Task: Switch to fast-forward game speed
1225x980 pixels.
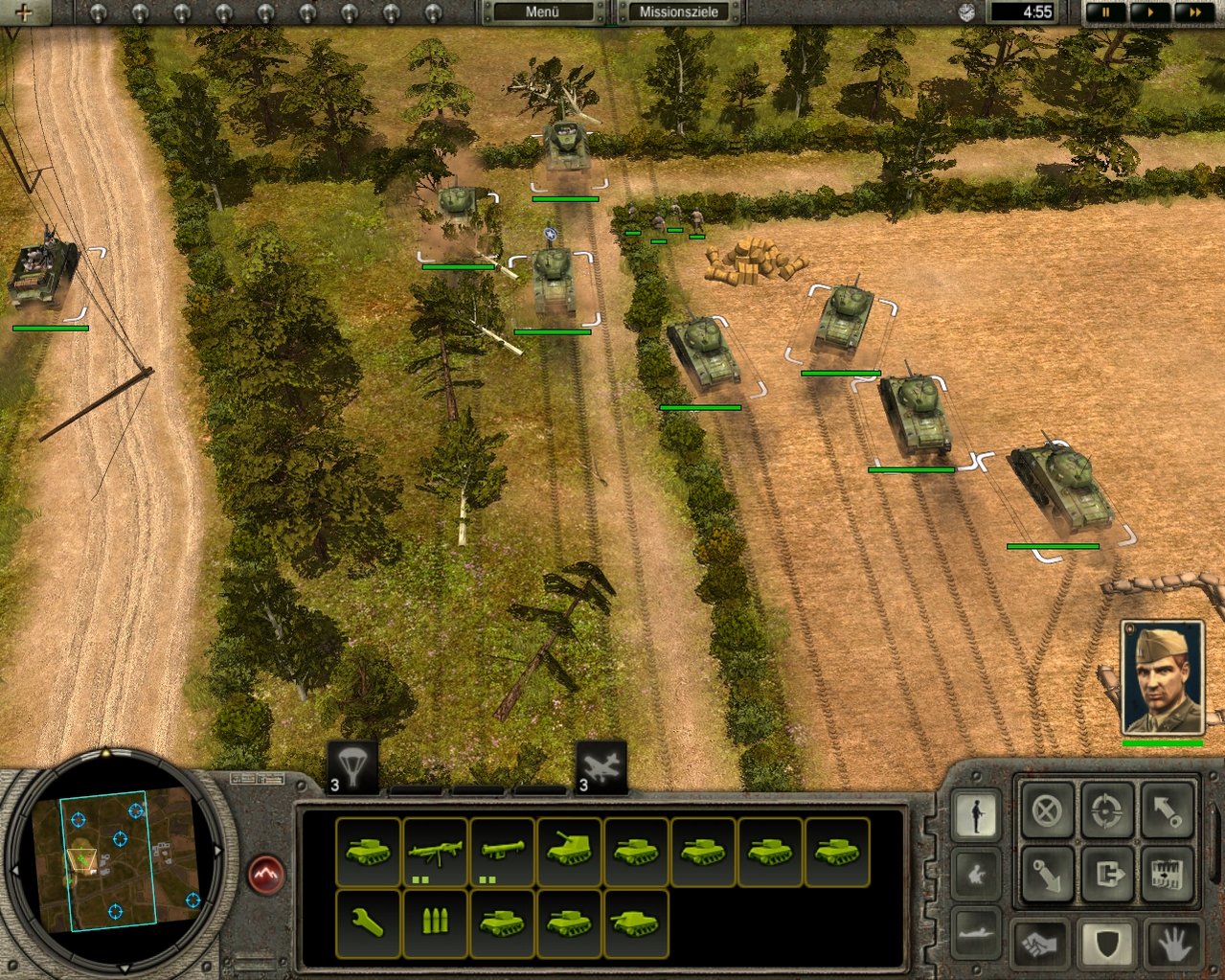Action: coord(1194,12)
